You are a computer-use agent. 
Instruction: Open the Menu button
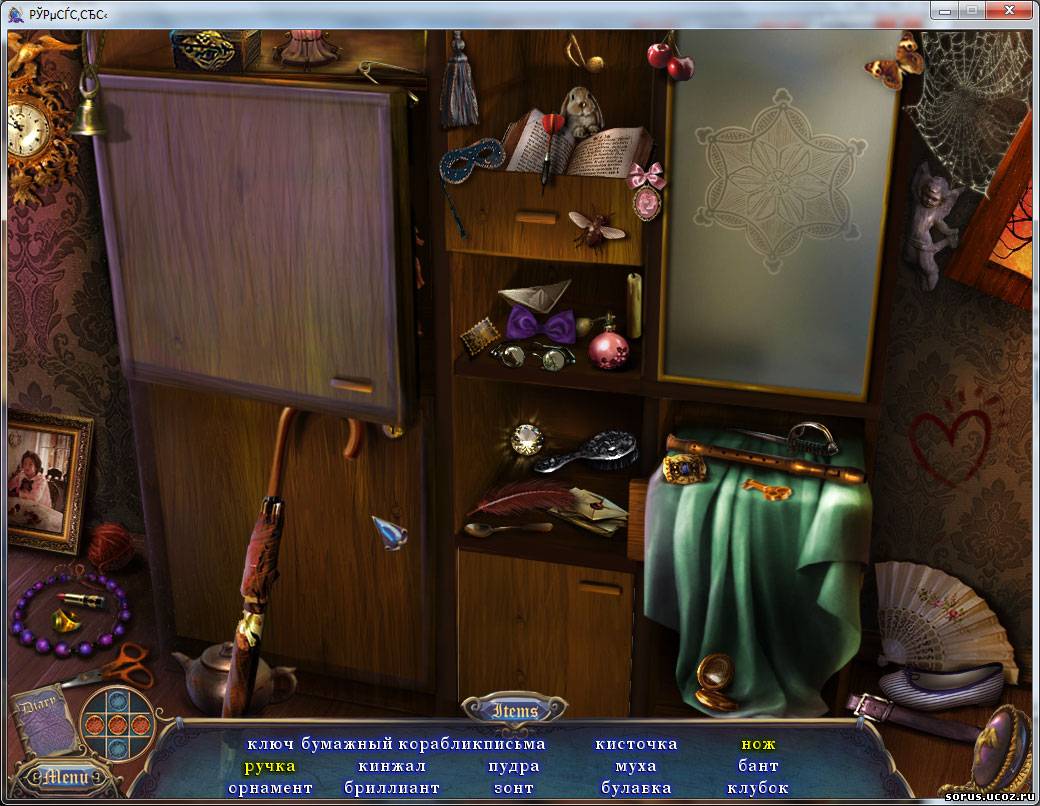pos(67,776)
